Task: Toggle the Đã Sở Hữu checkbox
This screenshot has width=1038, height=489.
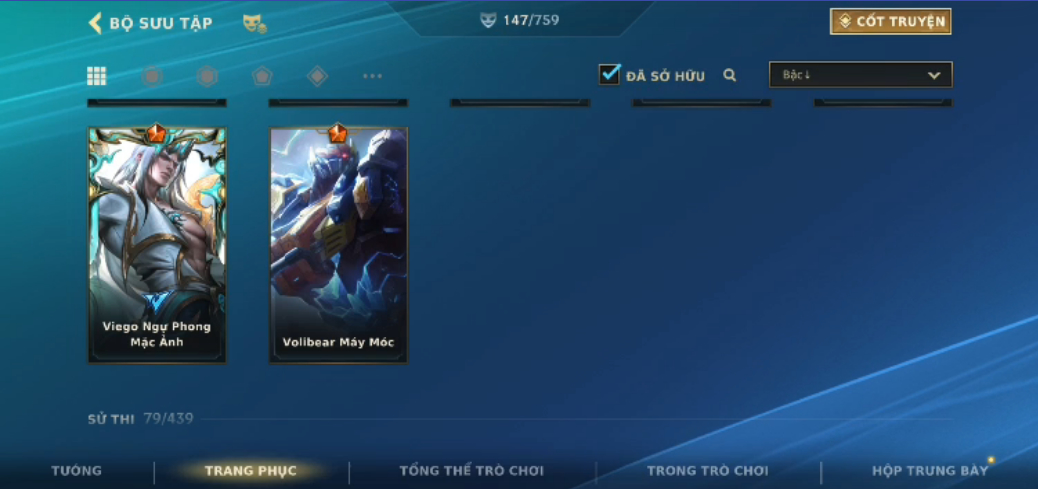Action: 609,75
